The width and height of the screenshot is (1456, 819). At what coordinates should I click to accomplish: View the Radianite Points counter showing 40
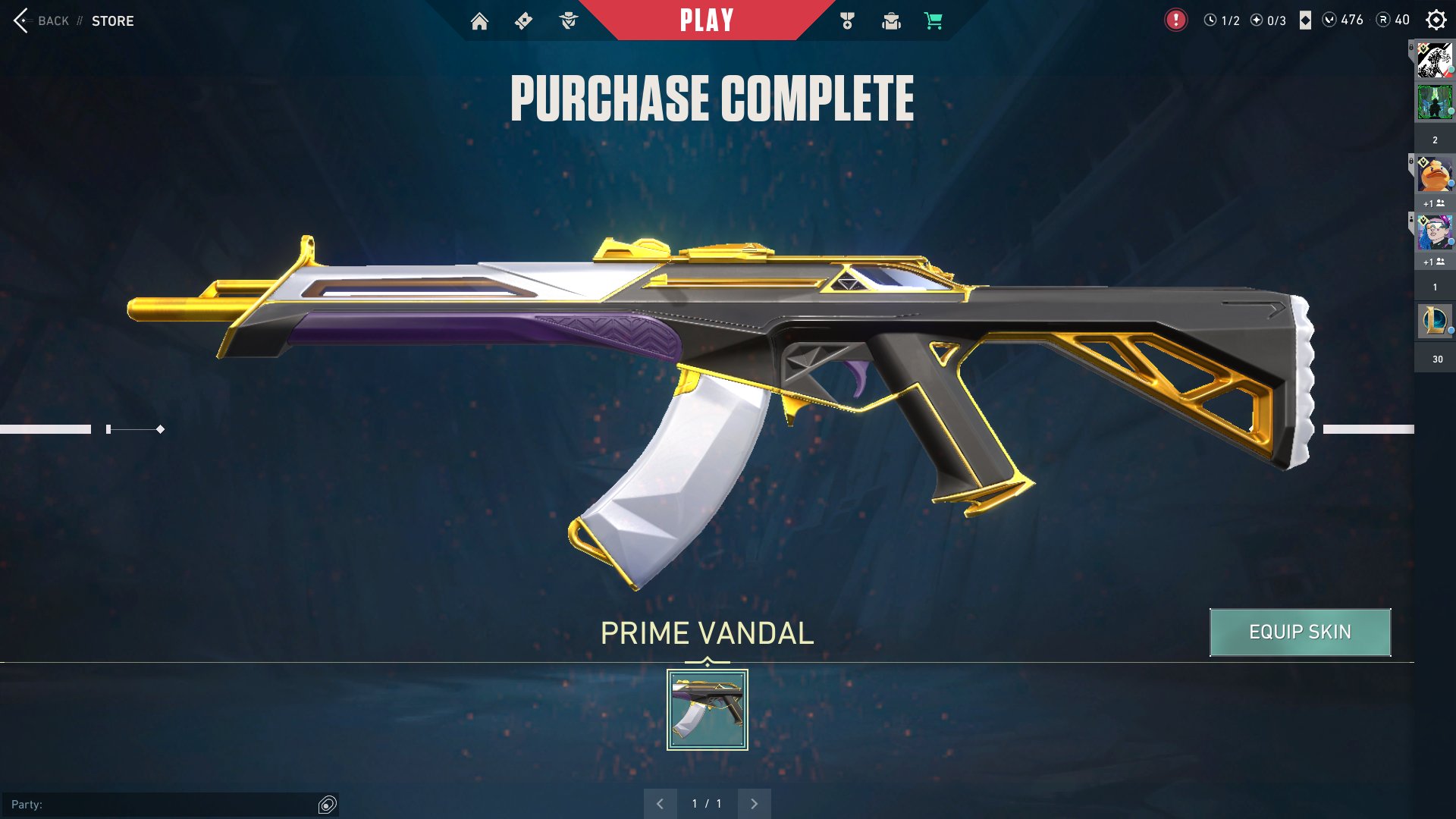click(1395, 20)
